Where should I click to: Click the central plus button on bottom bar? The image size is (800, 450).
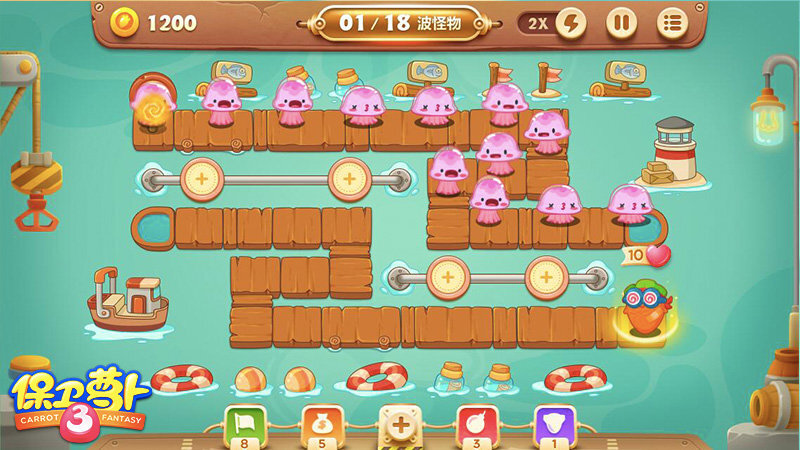(400, 426)
